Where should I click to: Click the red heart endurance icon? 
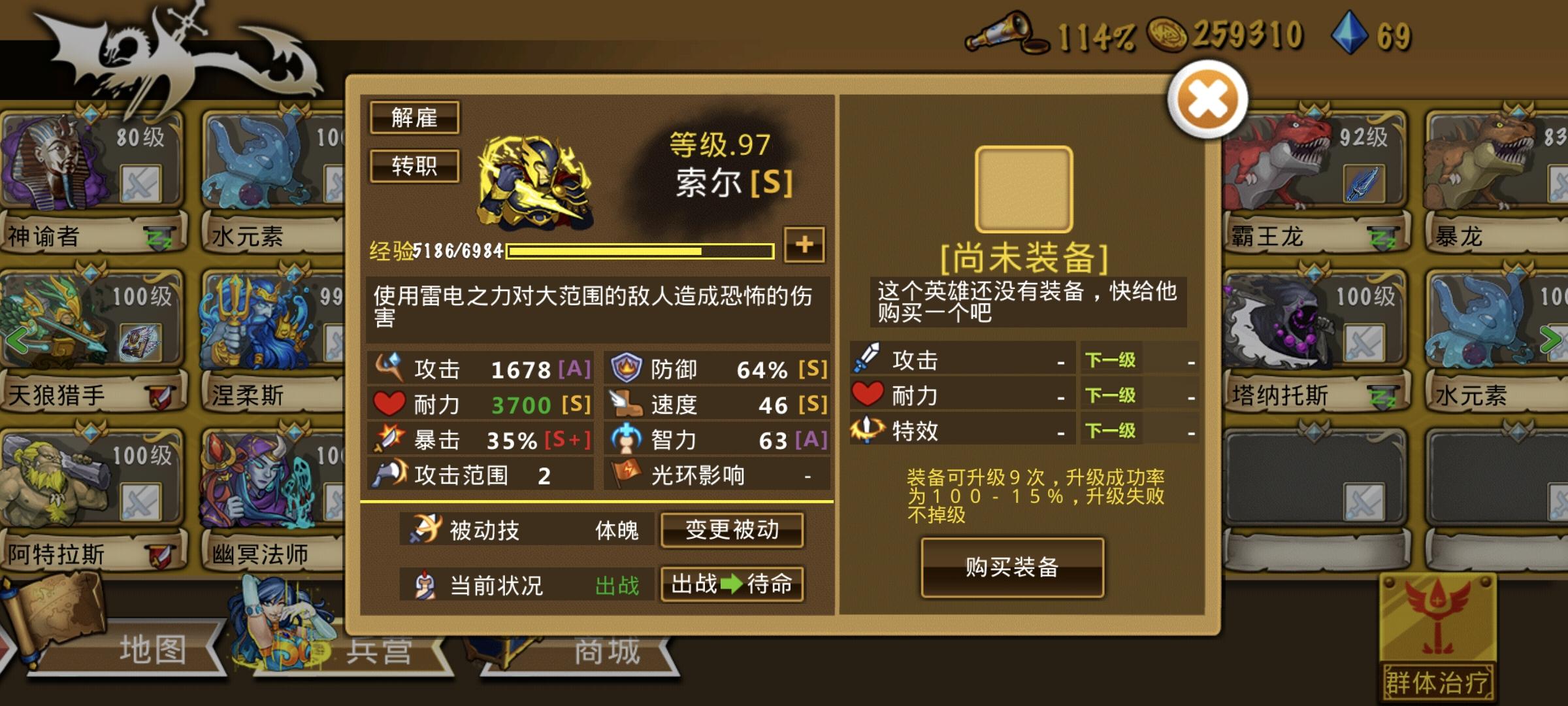point(388,404)
